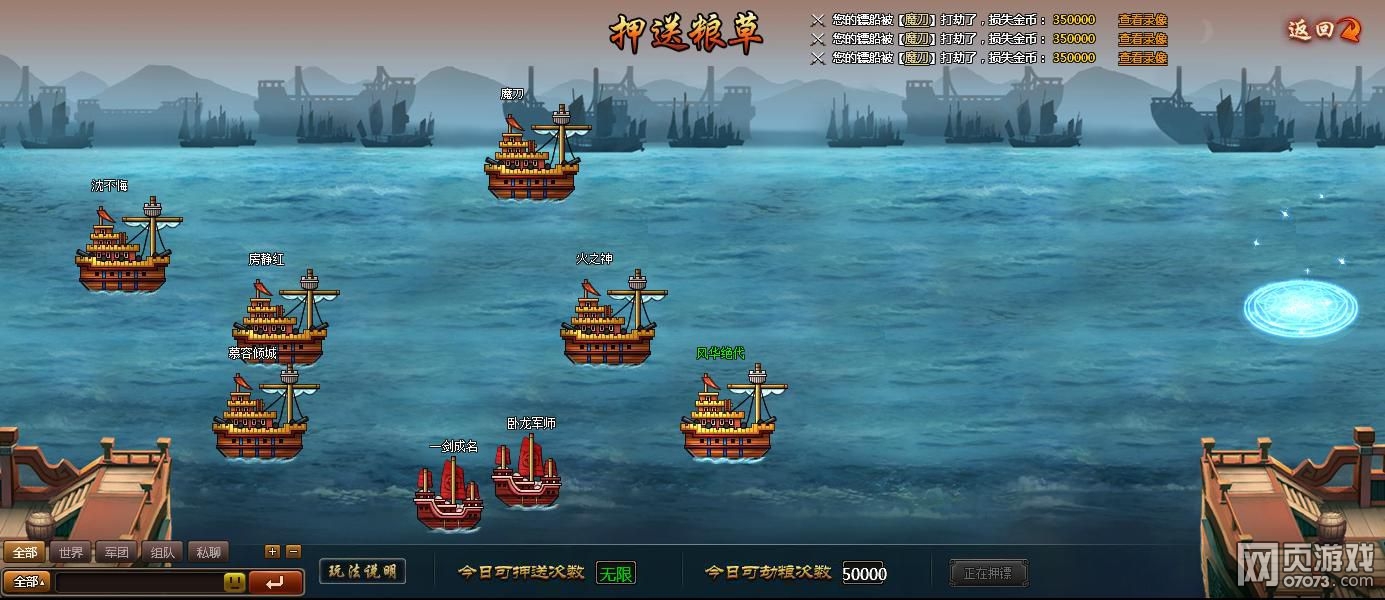Pick the ship with the green name 风华绝代
1385x600 pixels.
click(x=729, y=415)
